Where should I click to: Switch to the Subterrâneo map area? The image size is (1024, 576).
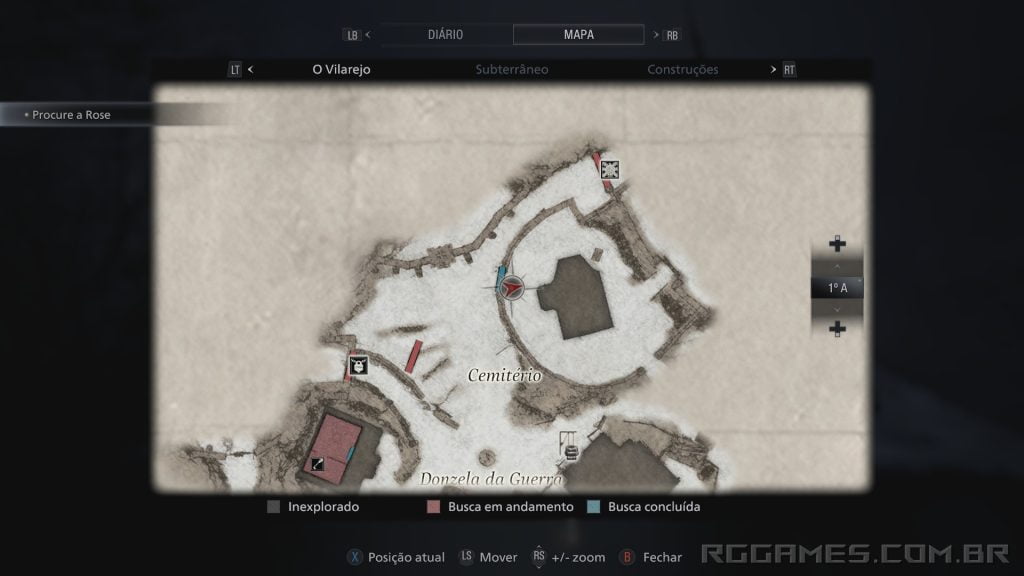[x=511, y=70]
